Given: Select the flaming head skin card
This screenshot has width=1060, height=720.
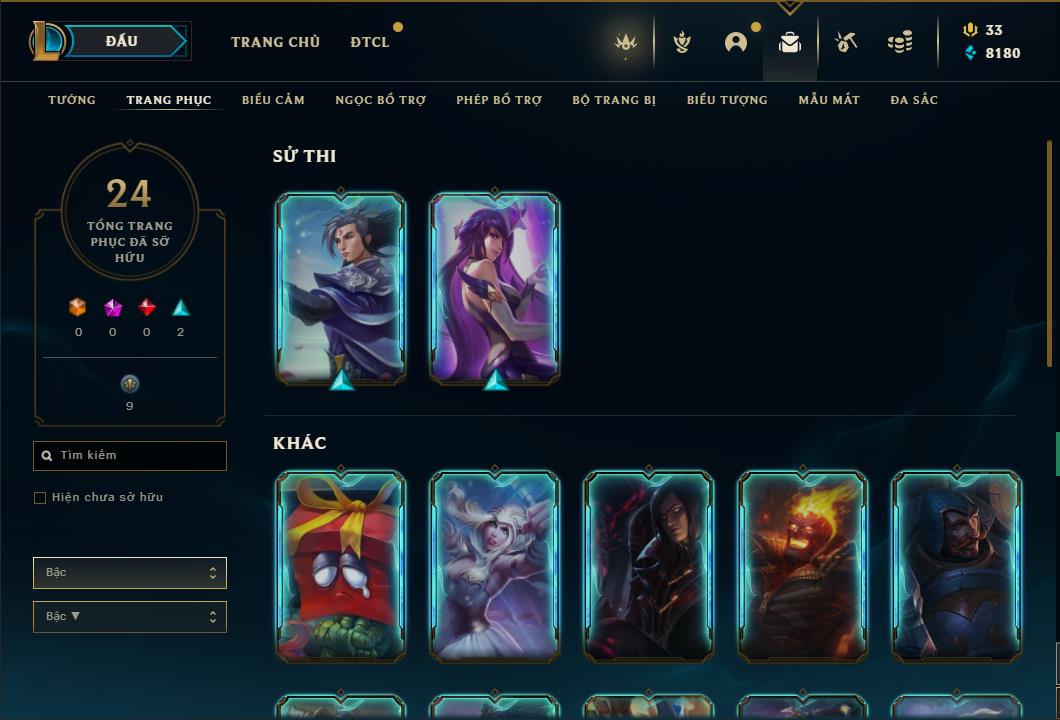Looking at the screenshot, I should click(x=803, y=566).
